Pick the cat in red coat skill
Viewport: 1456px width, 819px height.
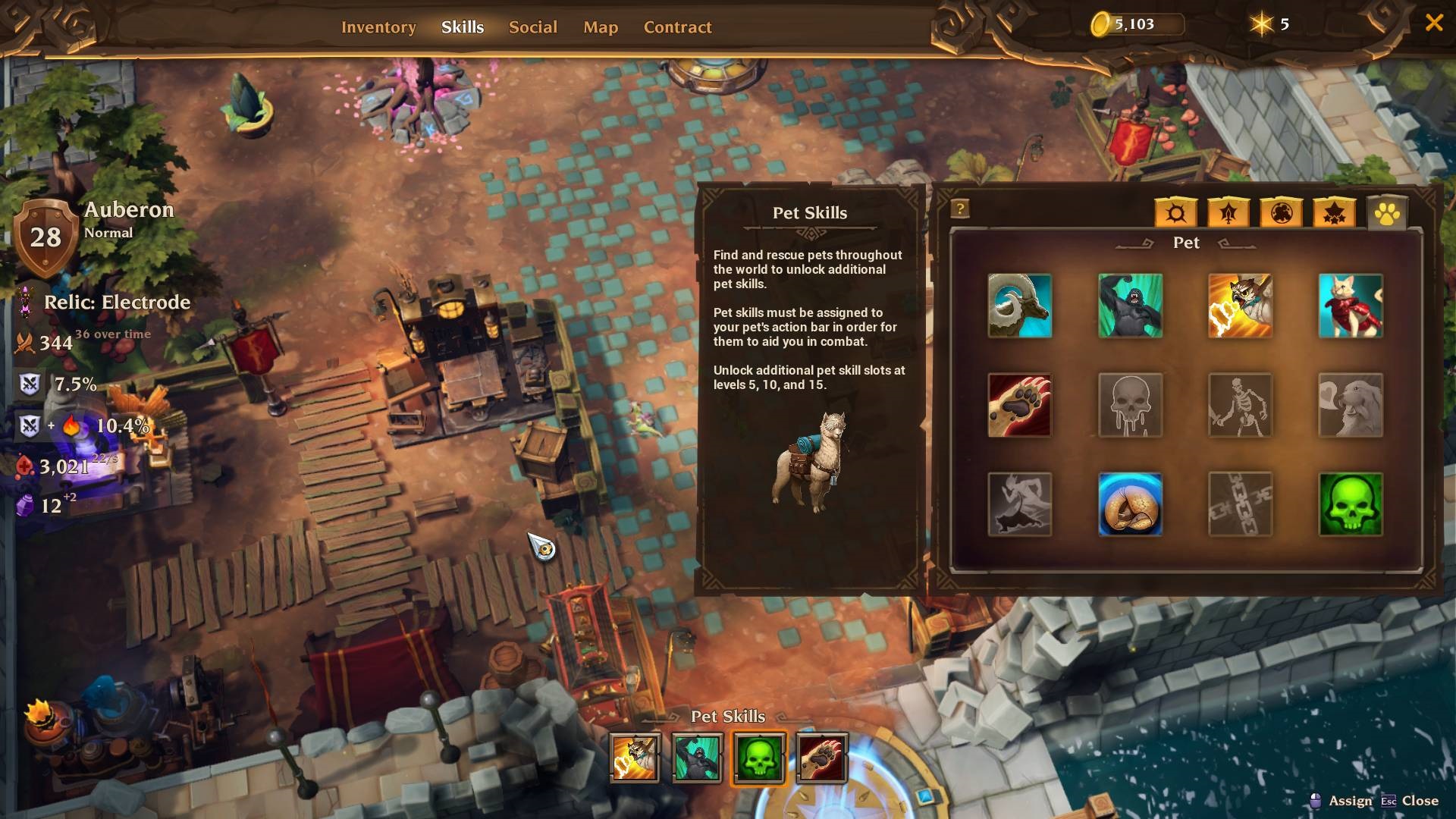pos(1351,306)
